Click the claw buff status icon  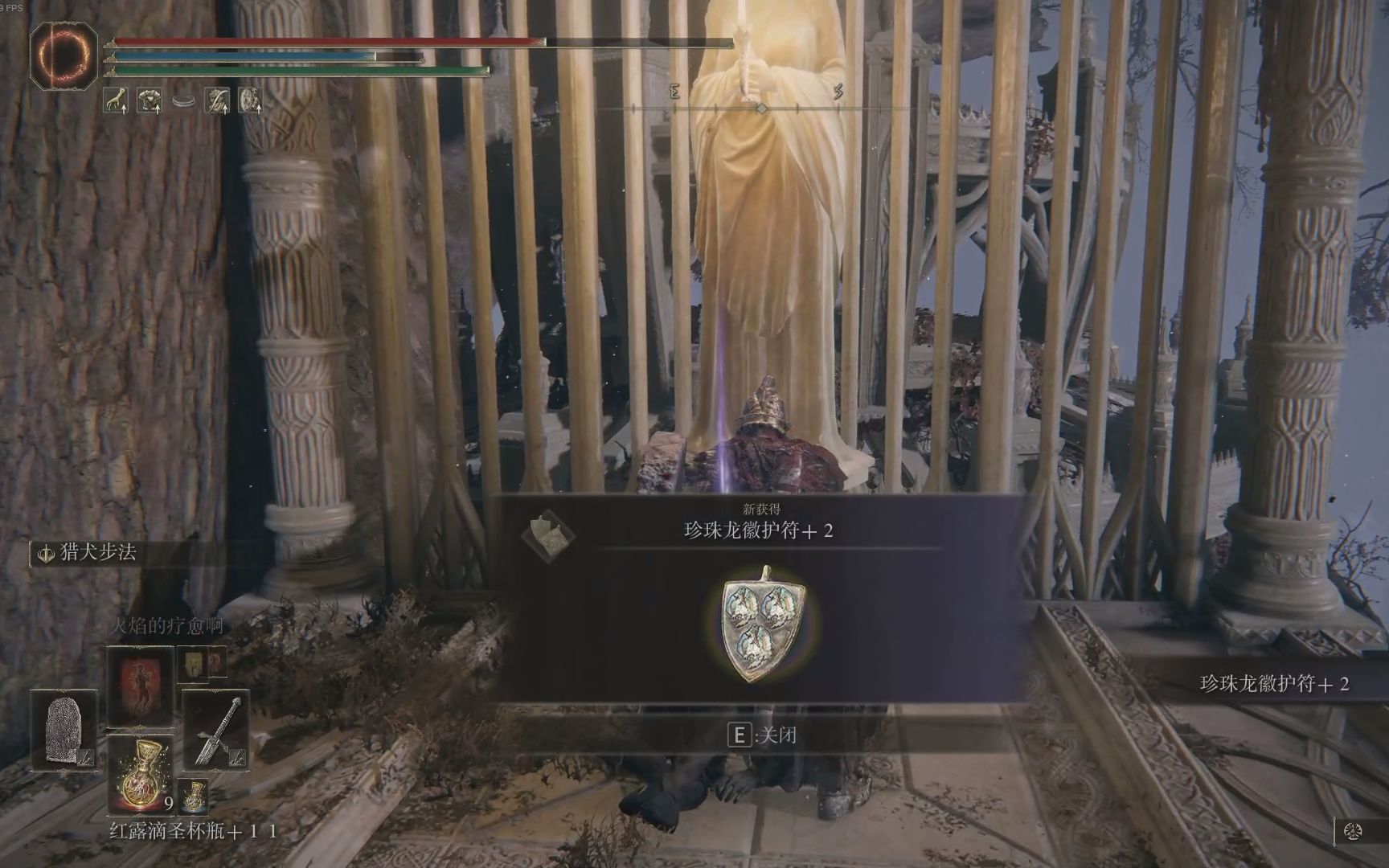pos(117,100)
